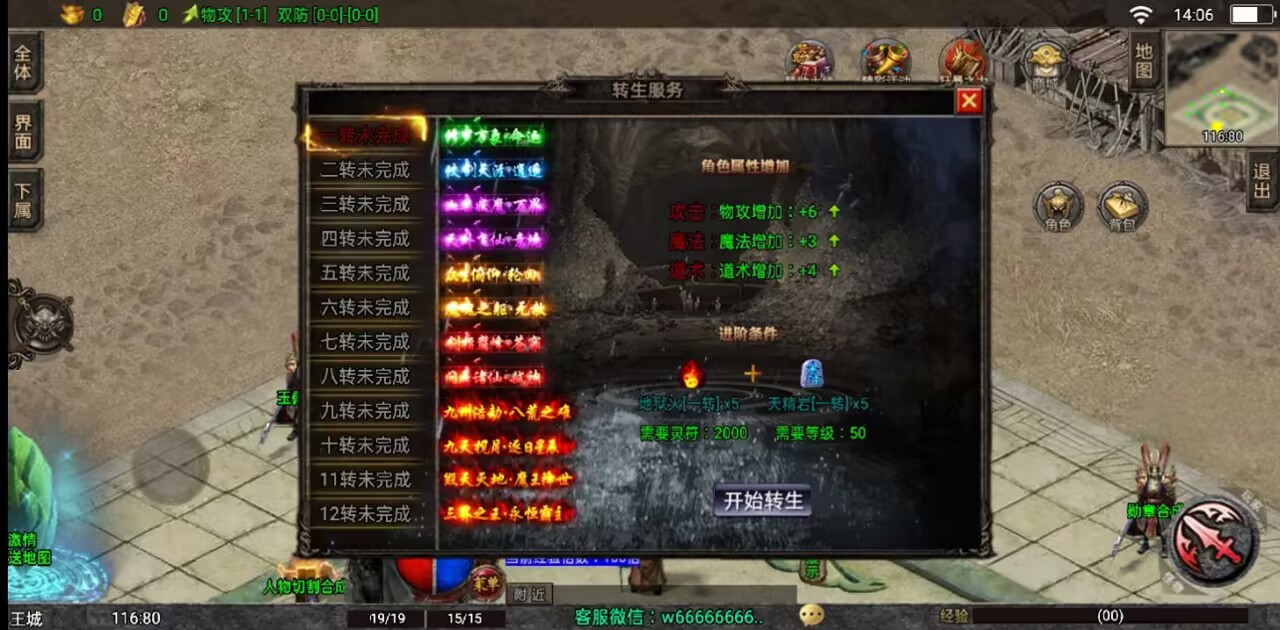
Task: Choose the 四转未完成 entry
Action: click(x=365, y=239)
